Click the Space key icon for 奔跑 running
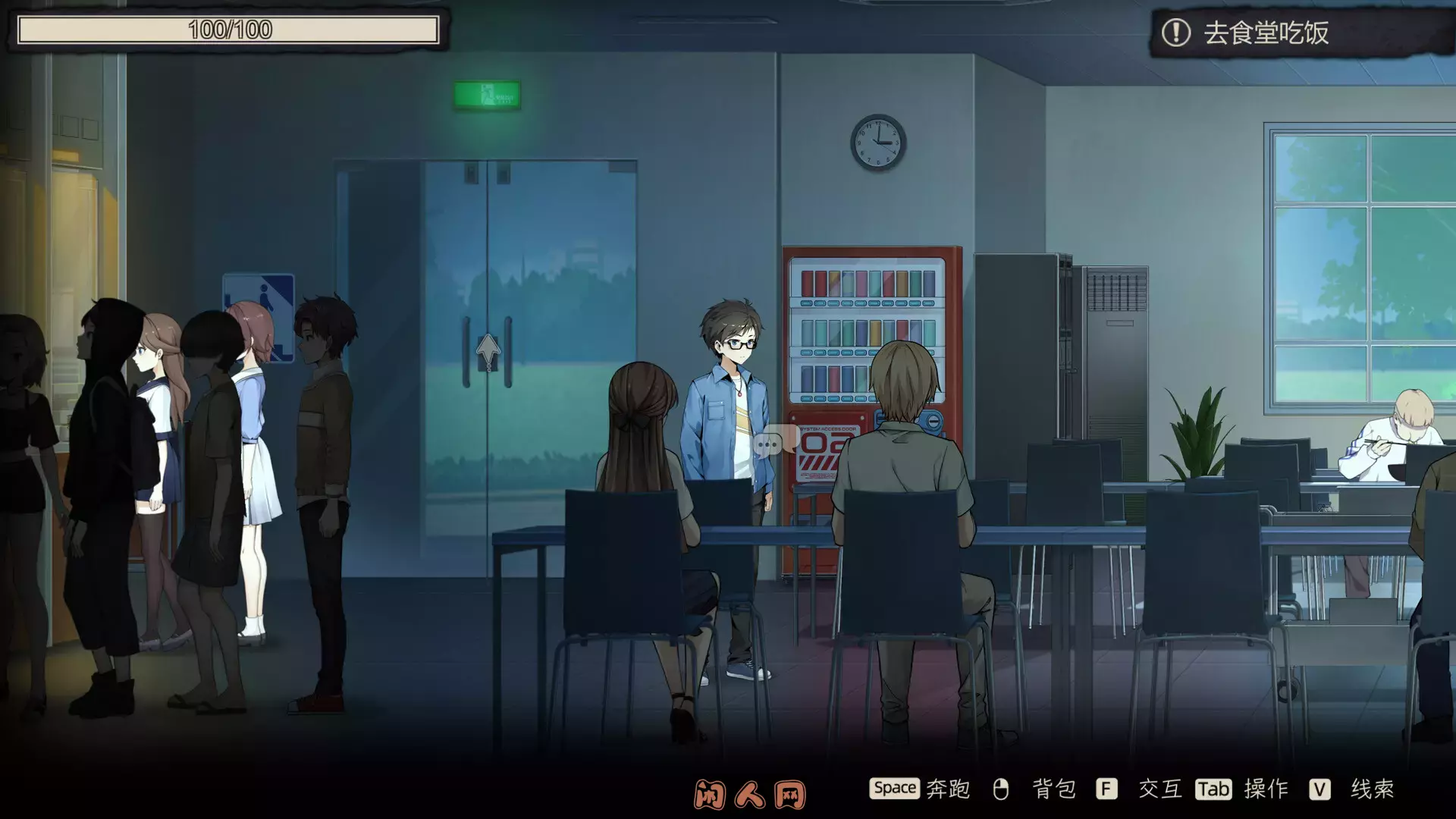This screenshot has height=819, width=1456. point(895,789)
